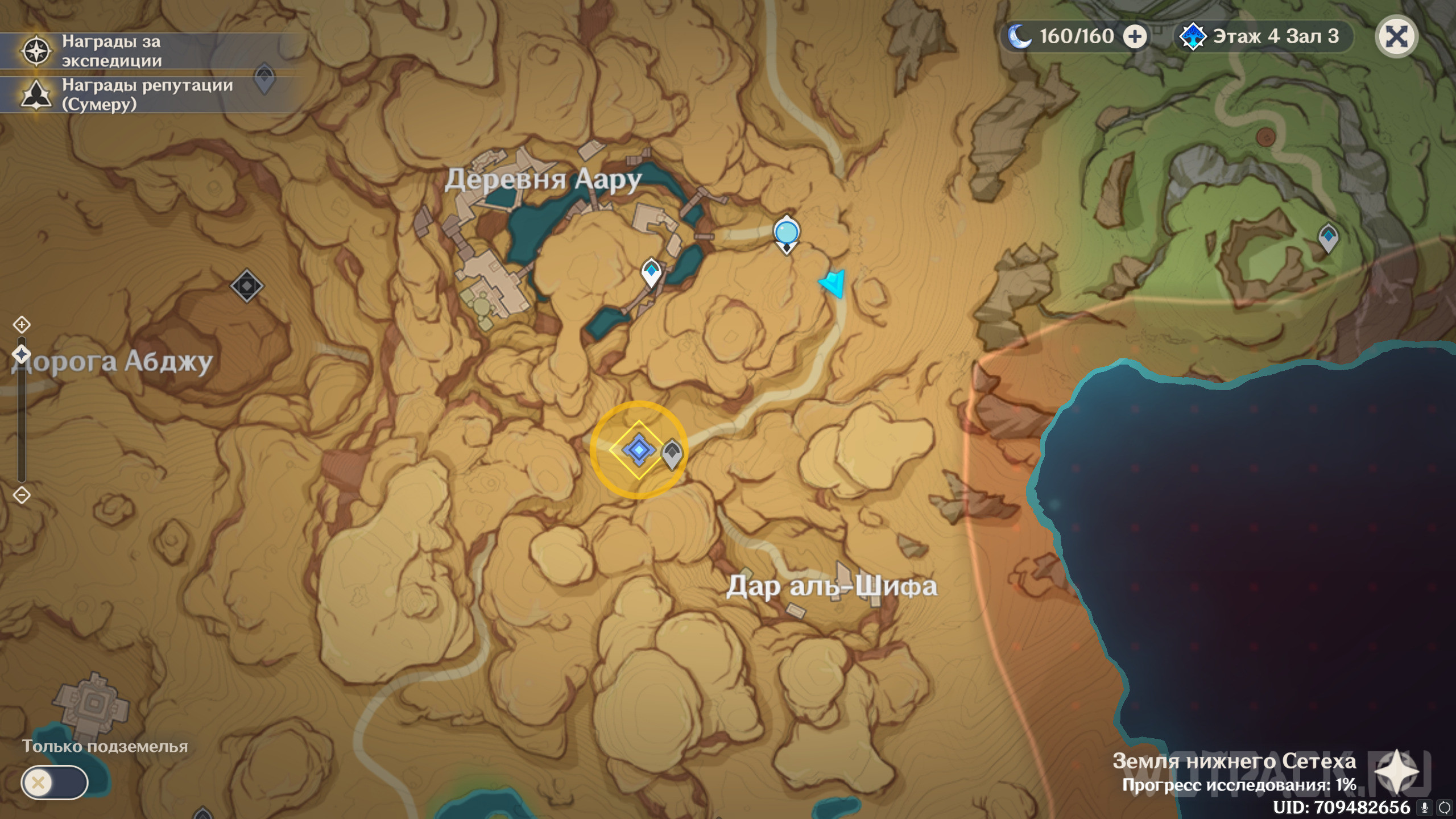Zoom in the map with plus control
This screenshot has width=1456, height=819.
tap(22, 325)
